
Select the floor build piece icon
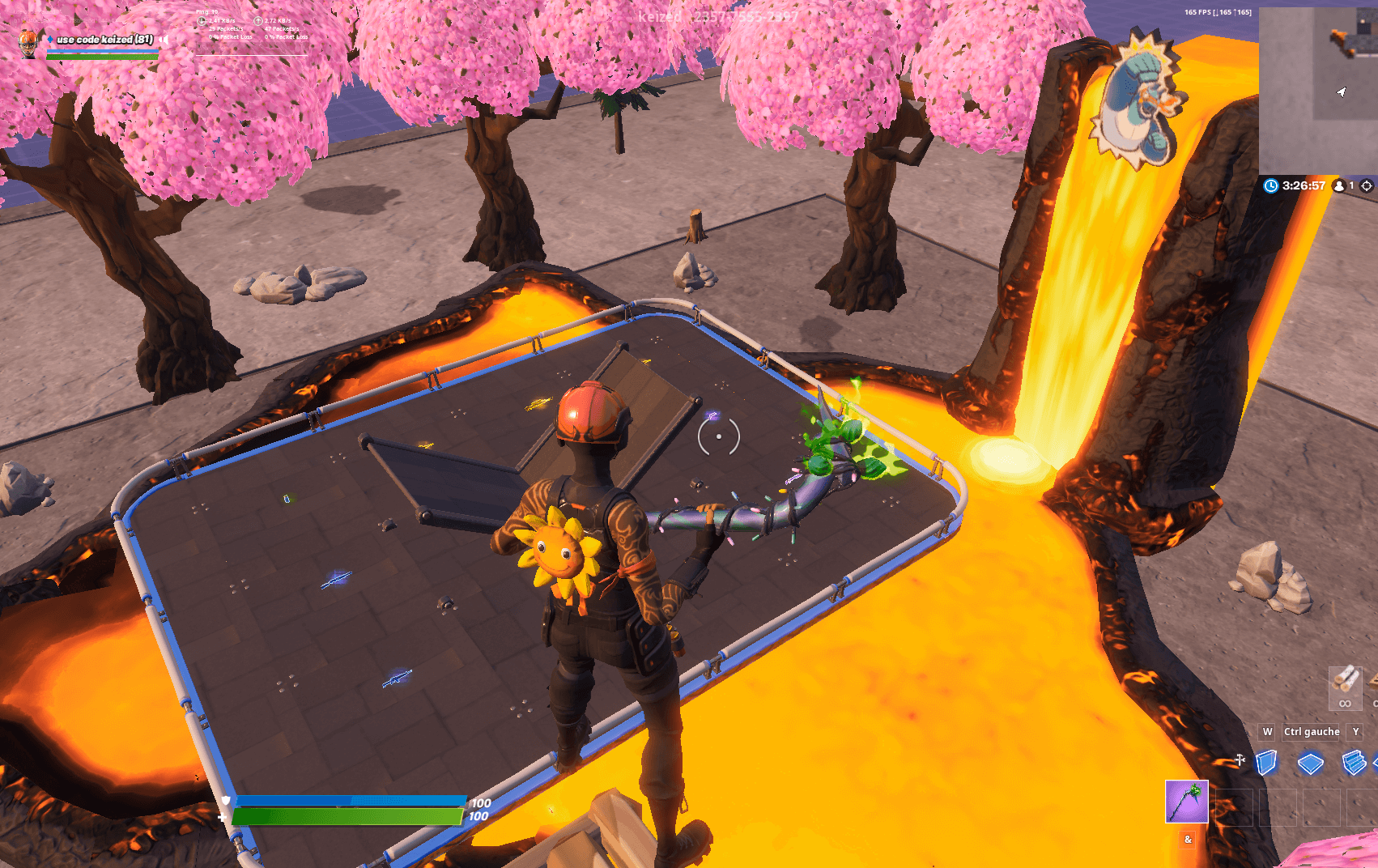click(1310, 762)
